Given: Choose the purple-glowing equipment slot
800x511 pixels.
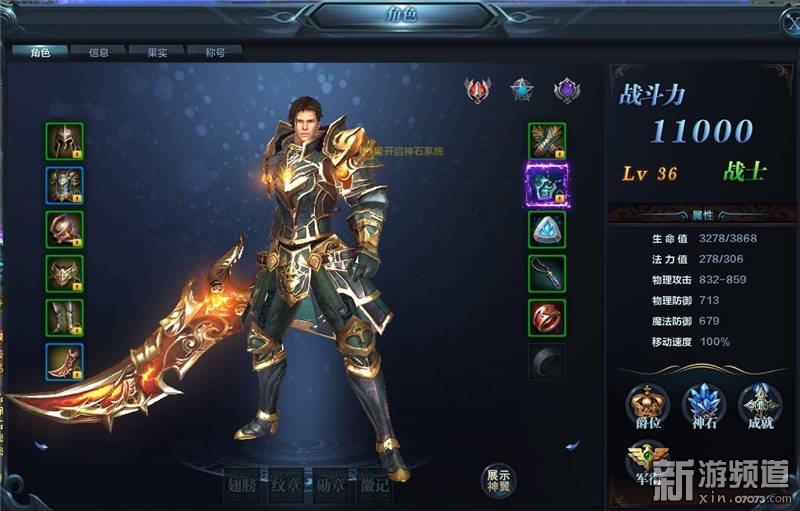Looking at the screenshot, I should [547, 182].
